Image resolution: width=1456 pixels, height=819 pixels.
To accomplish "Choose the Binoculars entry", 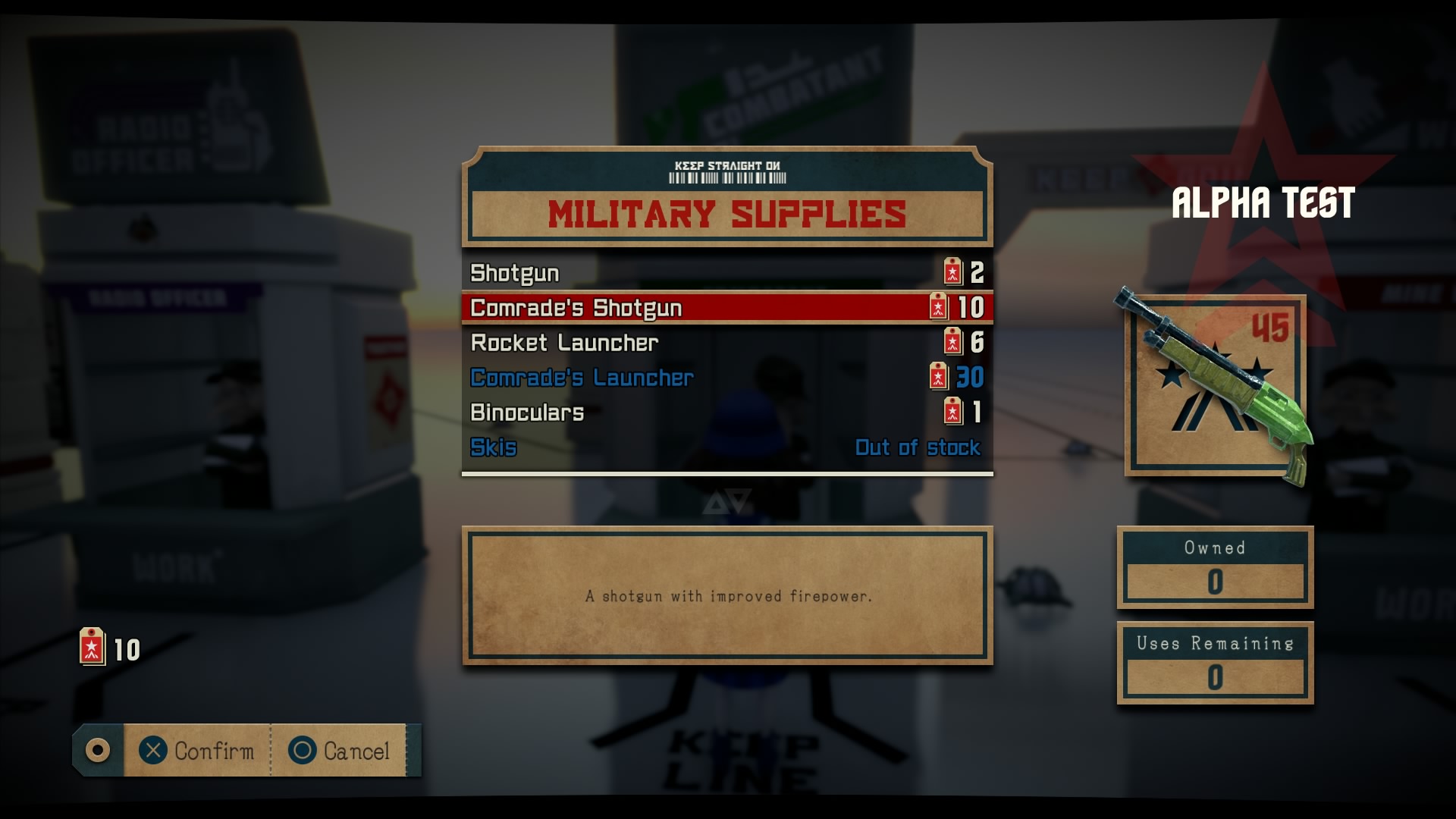I will [x=726, y=413].
